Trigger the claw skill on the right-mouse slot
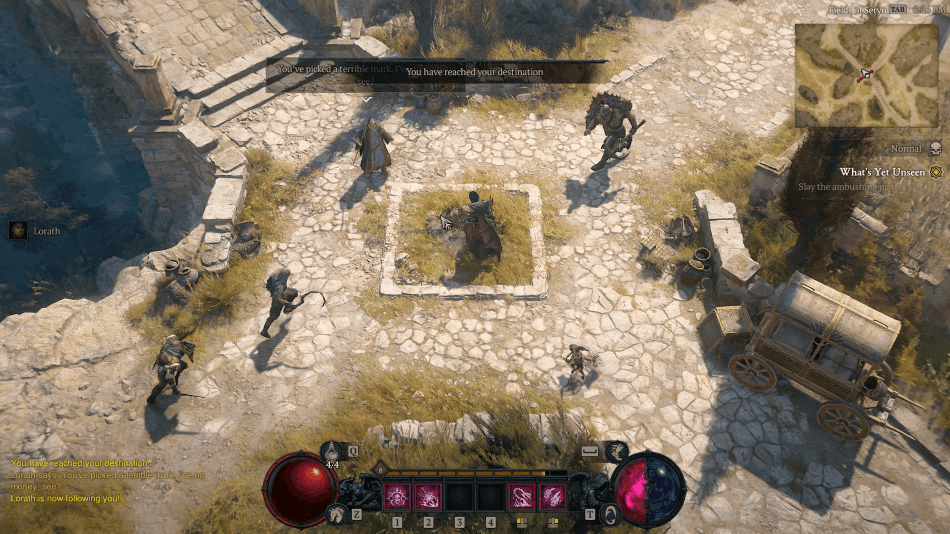This screenshot has height=534, width=950. pyautogui.click(x=553, y=496)
